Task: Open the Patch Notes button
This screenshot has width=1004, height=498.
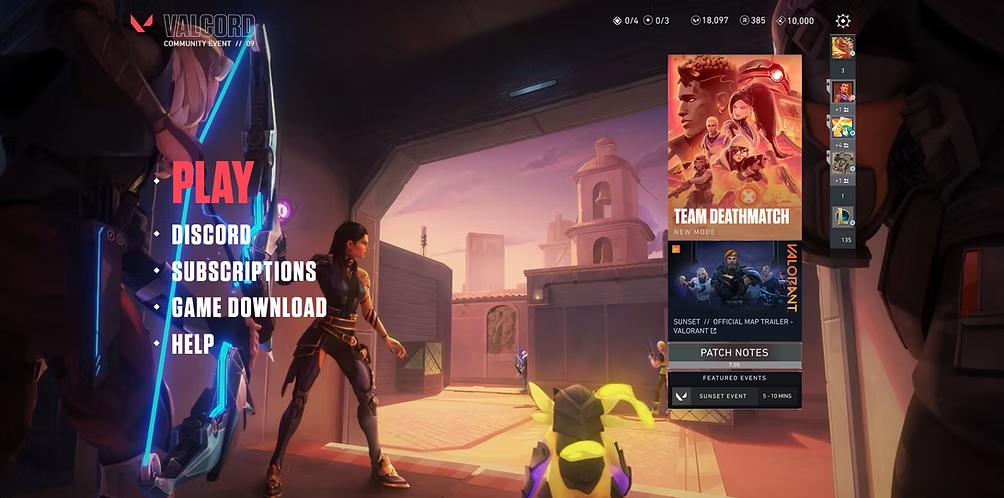Action: point(734,352)
